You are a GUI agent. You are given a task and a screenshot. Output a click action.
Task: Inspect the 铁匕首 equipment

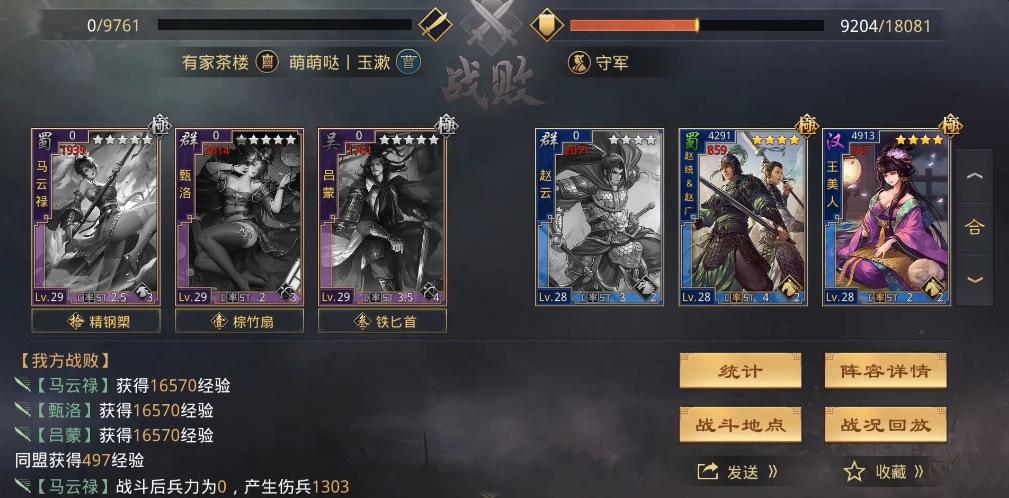tap(382, 321)
